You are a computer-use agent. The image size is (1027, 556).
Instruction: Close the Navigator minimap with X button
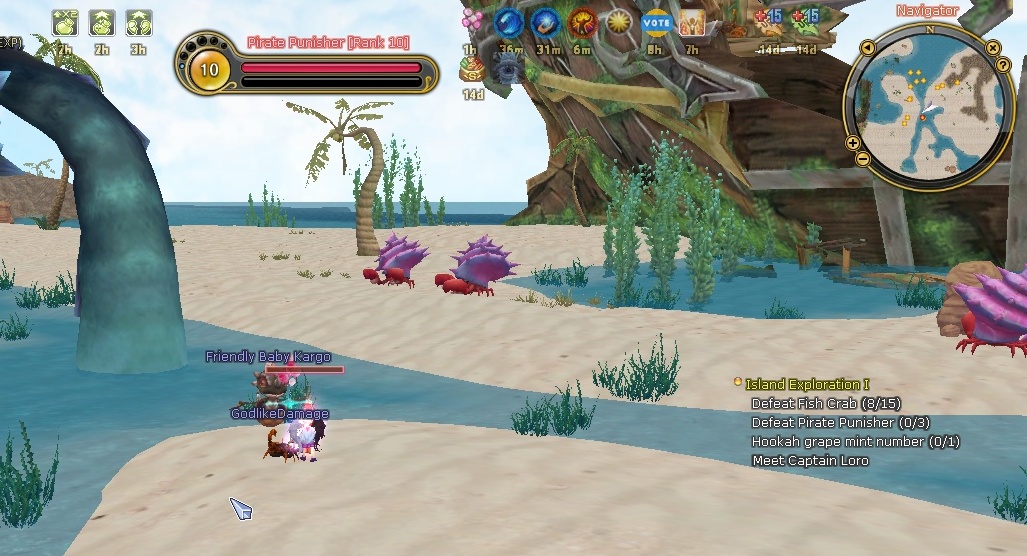pyautogui.click(x=993, y=47)
